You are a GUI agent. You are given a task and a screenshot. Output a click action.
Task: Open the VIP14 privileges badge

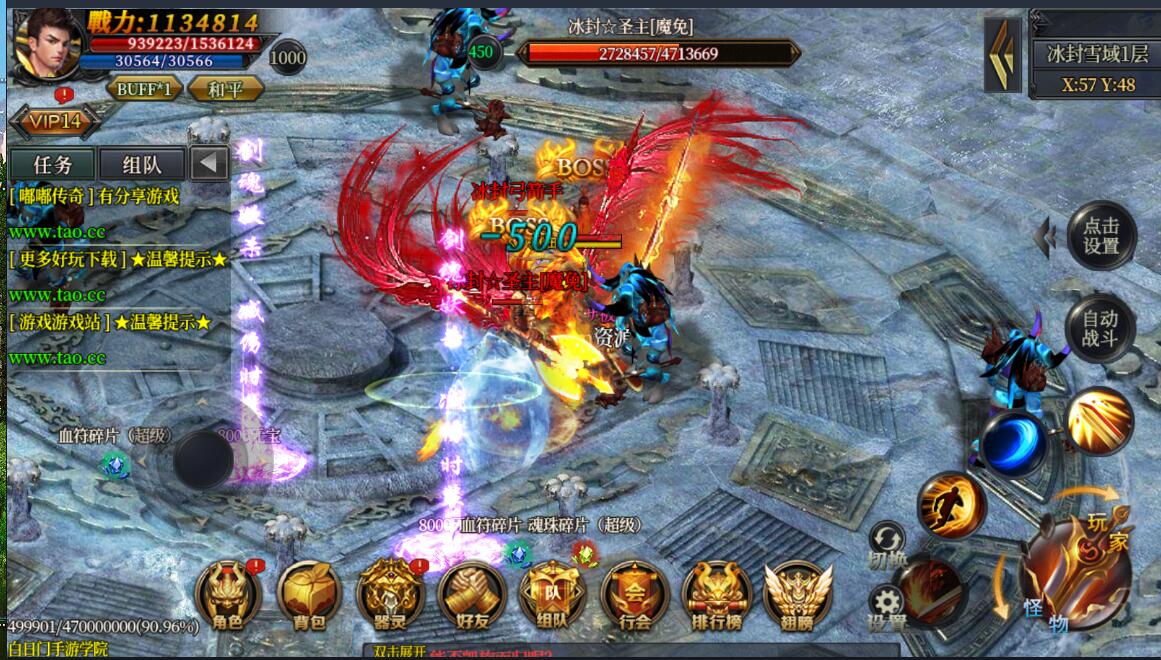coord(55,122)
